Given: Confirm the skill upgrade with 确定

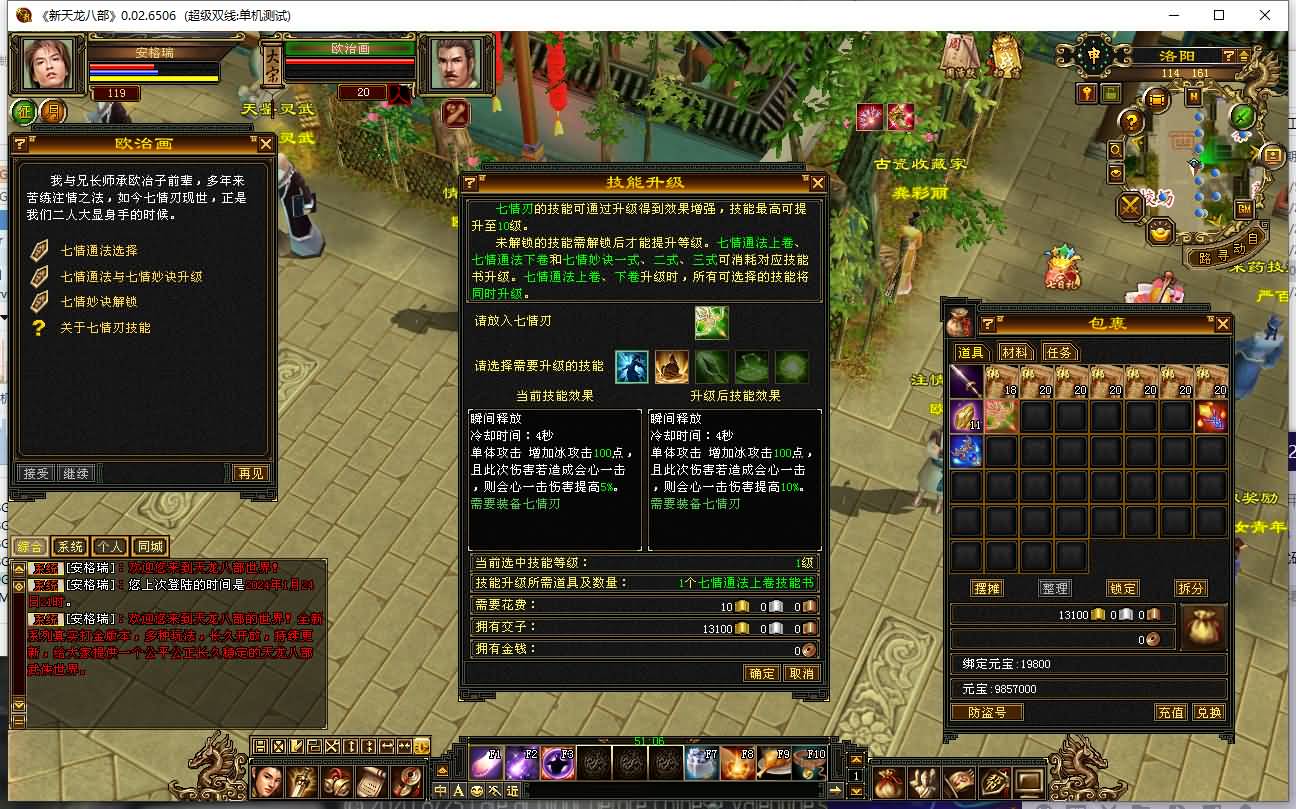Looking at the screenshot, I should 761,673.
